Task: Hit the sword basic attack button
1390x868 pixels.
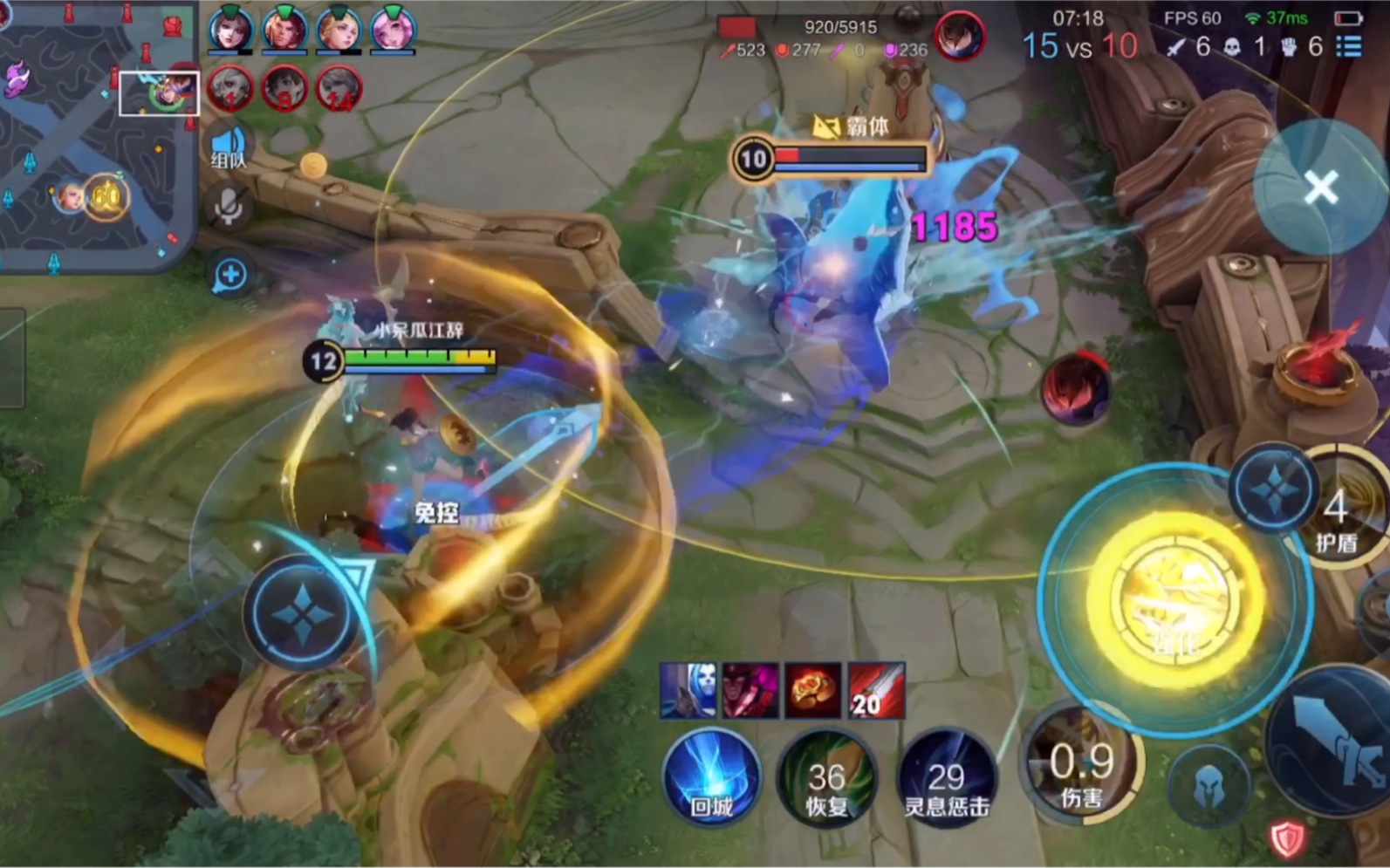Action: point(1335,742)
